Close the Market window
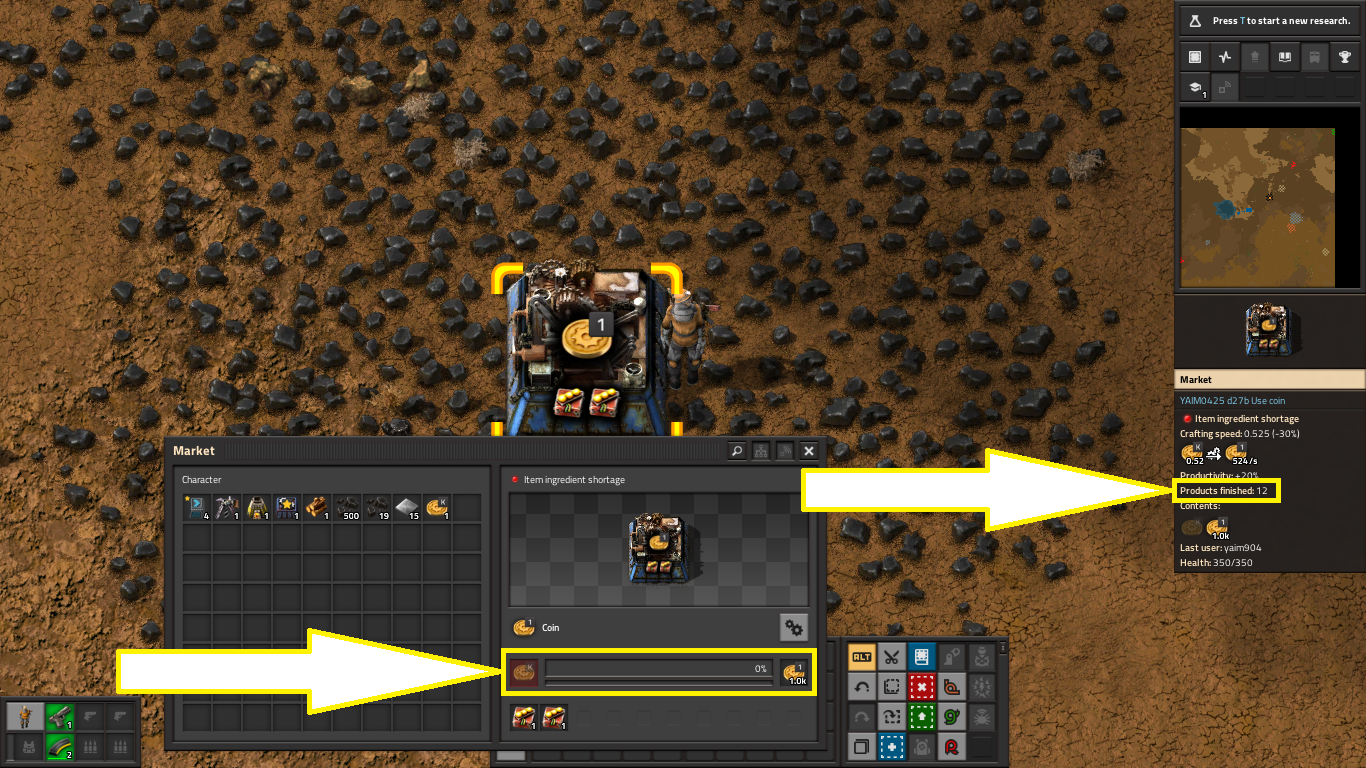The width and height of the screenshot is (1366, 768). point(809,451)
